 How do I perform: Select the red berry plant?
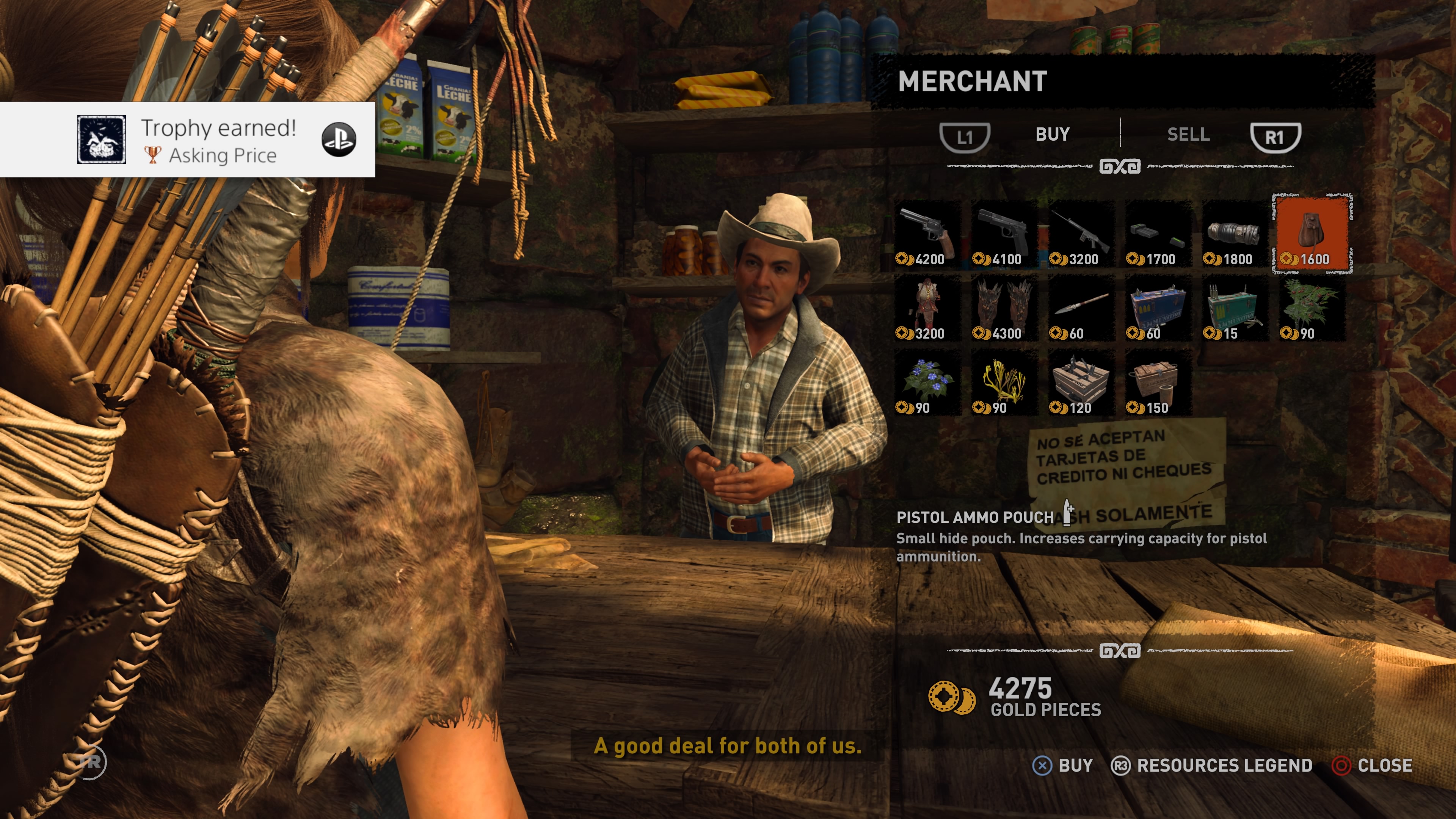click(1311, 309)
